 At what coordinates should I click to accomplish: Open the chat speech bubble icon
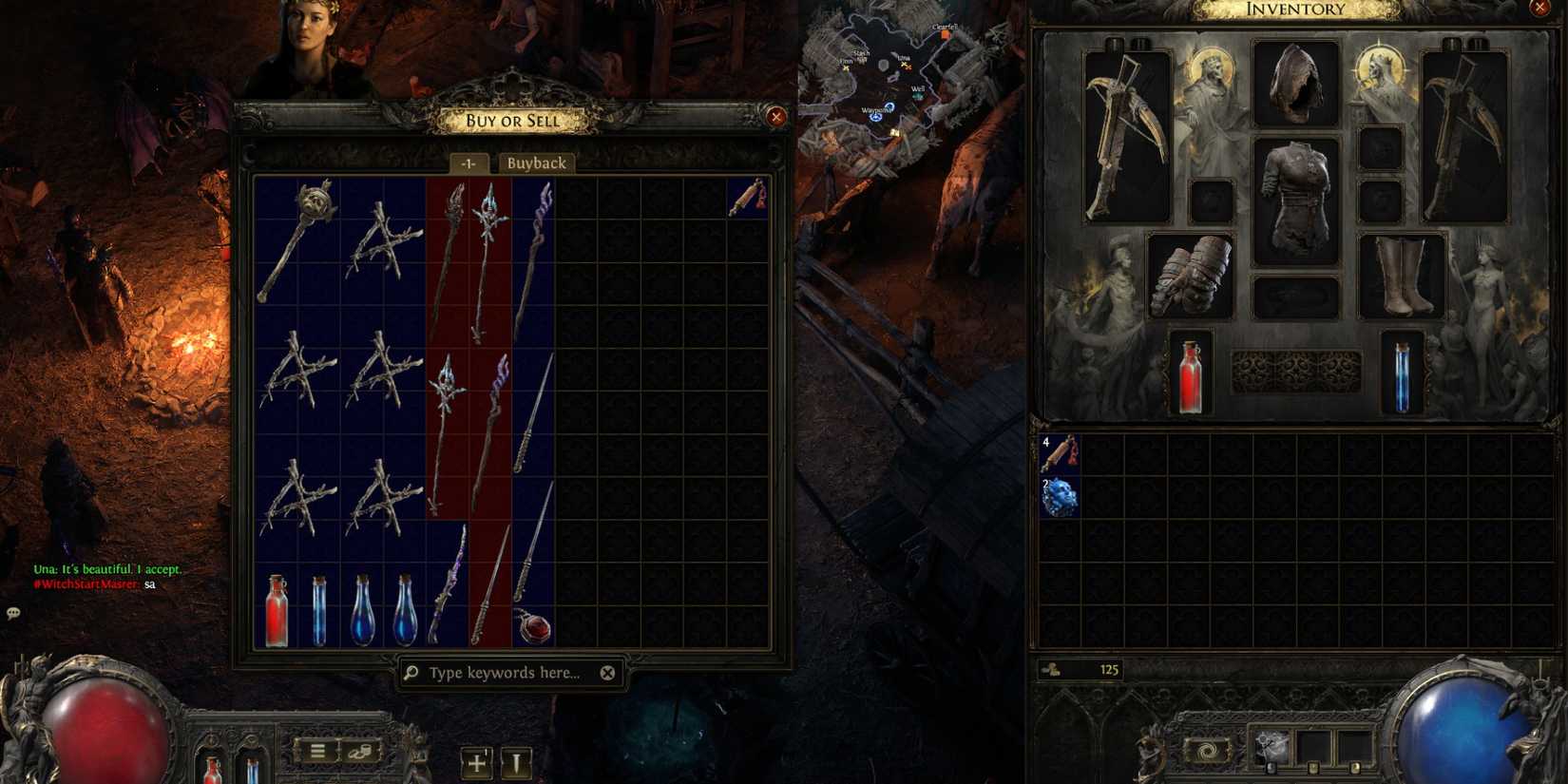13,614
